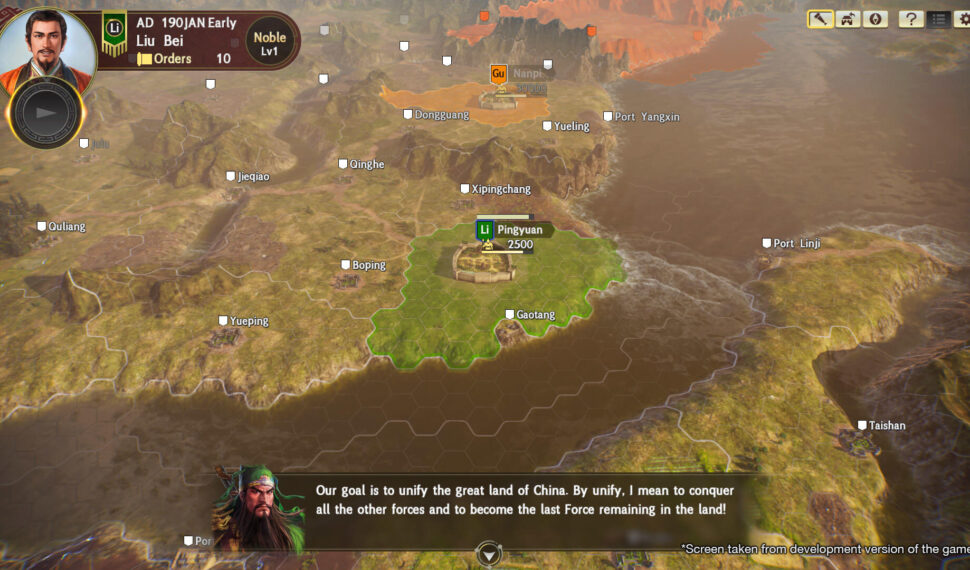
Task: Select Pingyuan city label
Action: click(519, 230)
